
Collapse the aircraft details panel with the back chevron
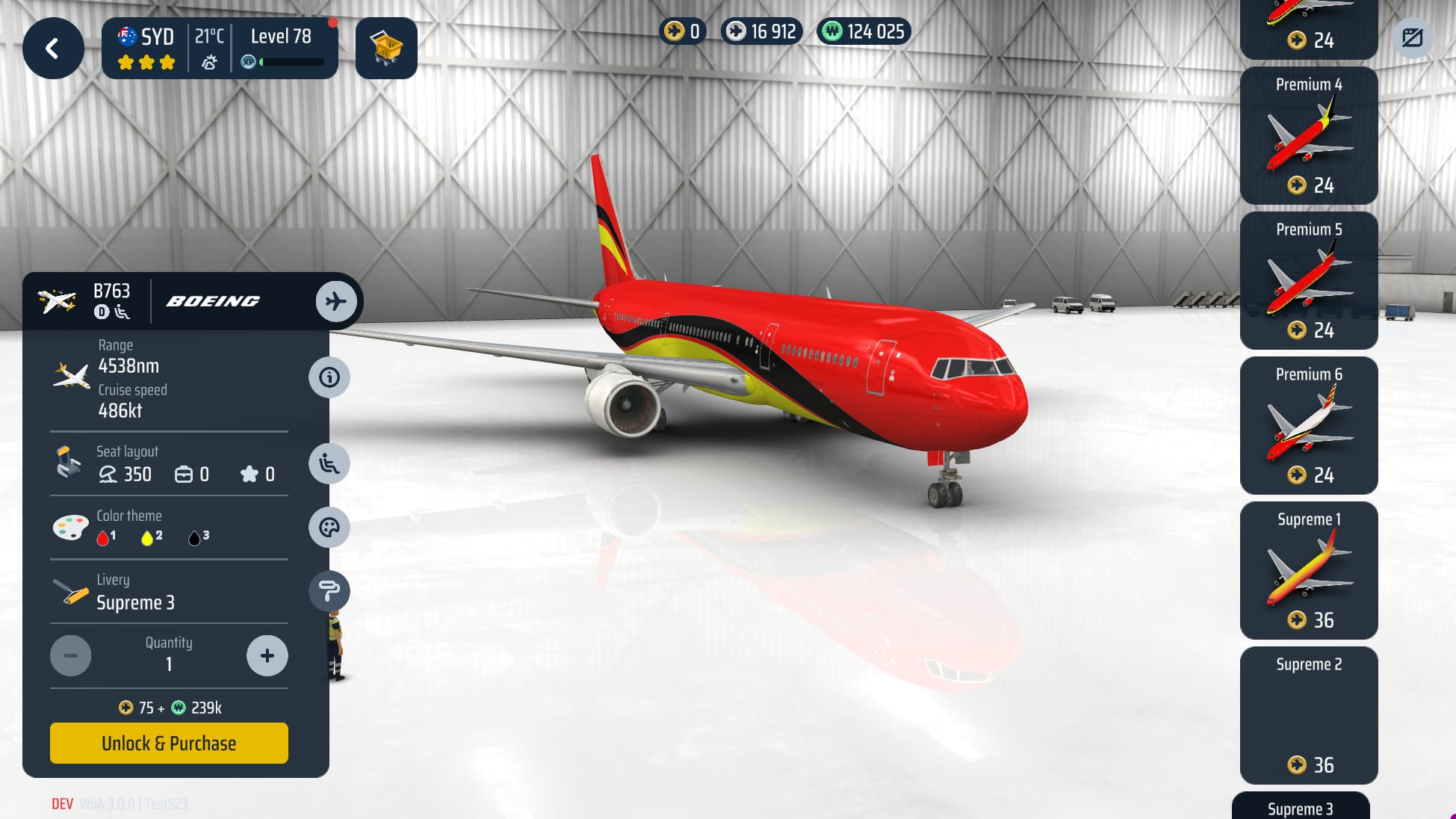pyautogui.click(x=52, y=48)
